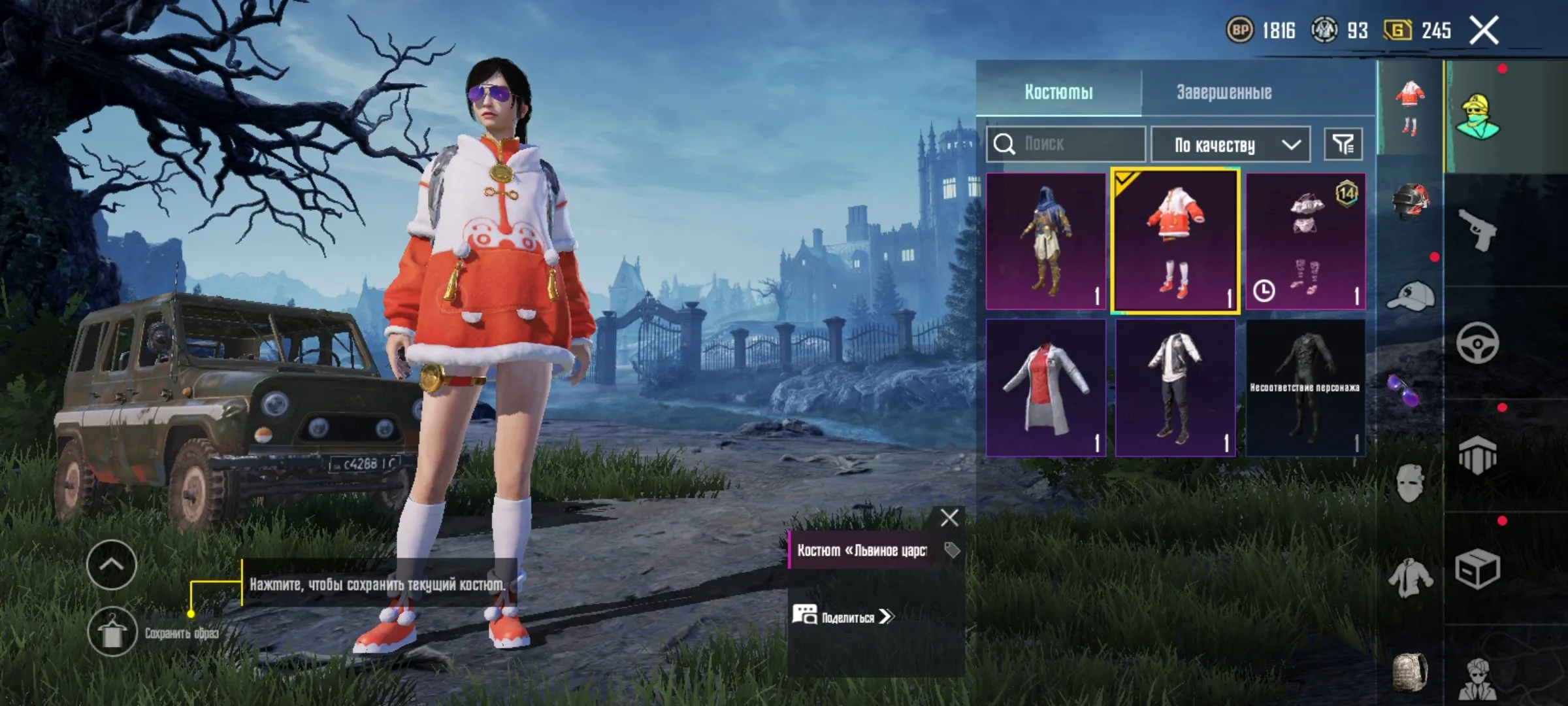Switch to the Завершенные tab
Screen dimensions: 1568x706
pos(1224,92)
